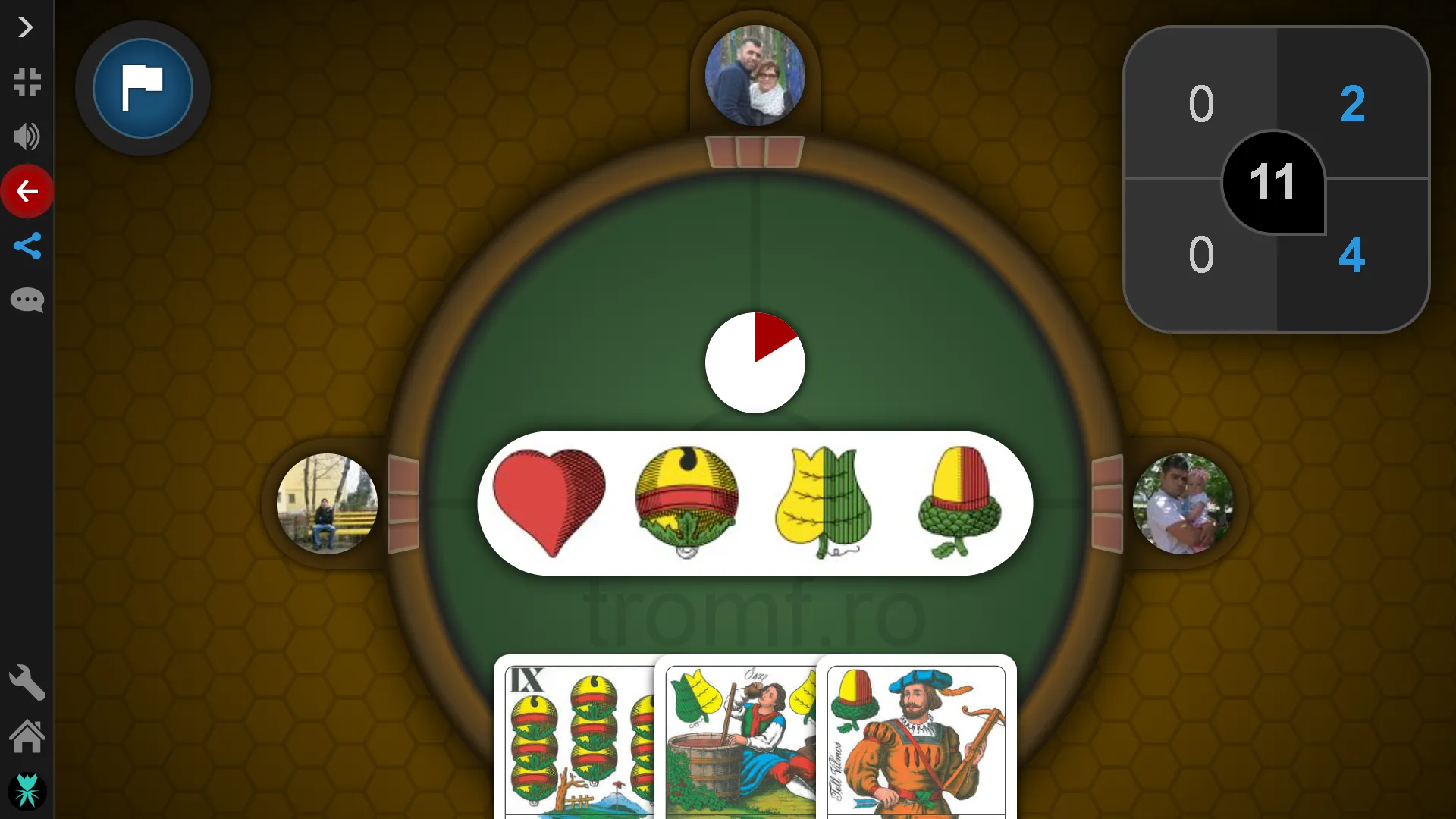The image size is (1456, 819).
Task: Surrender with the white flag button
Action: coord(143,88)
